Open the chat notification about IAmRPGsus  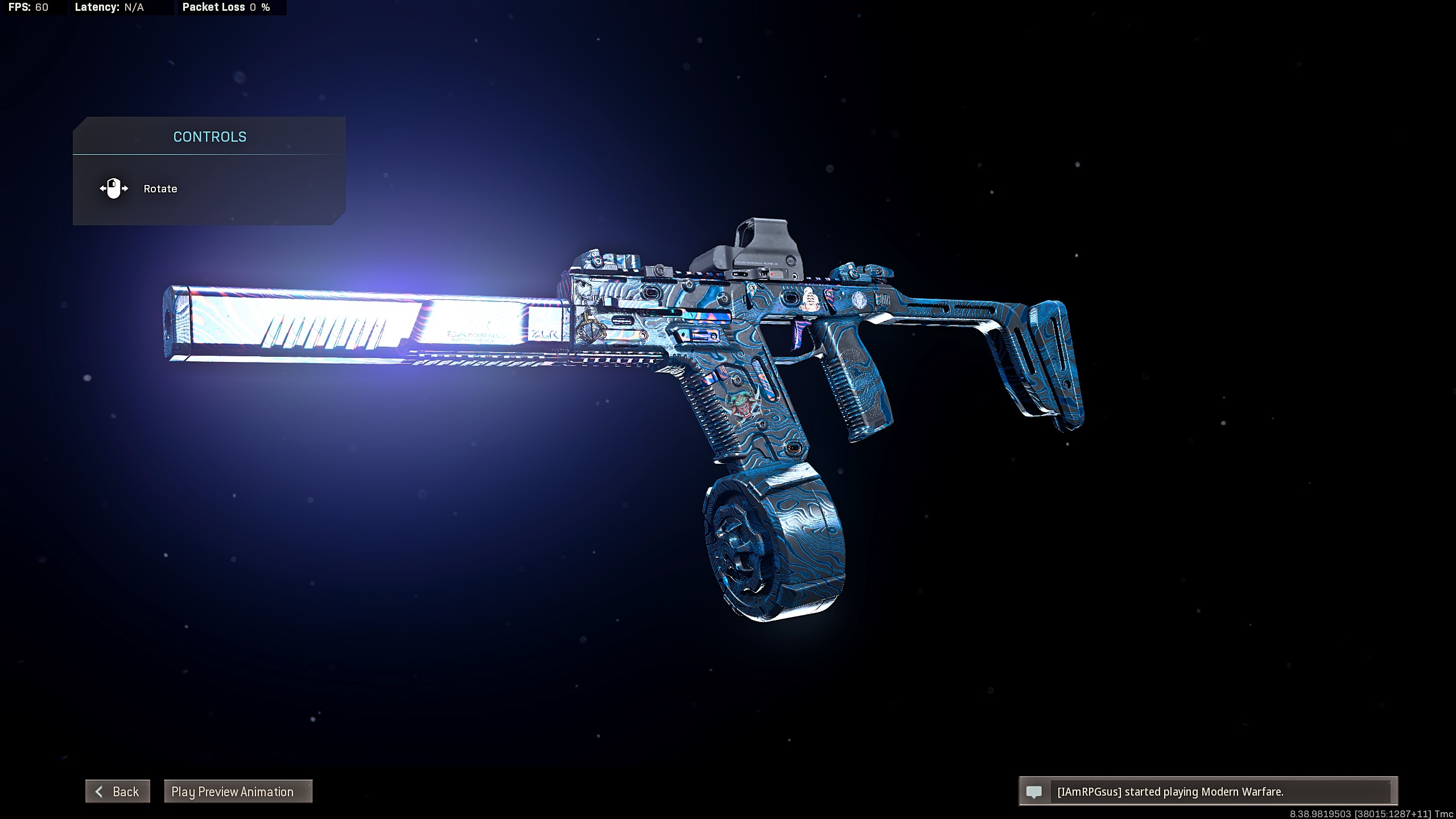click(1207, 792)
